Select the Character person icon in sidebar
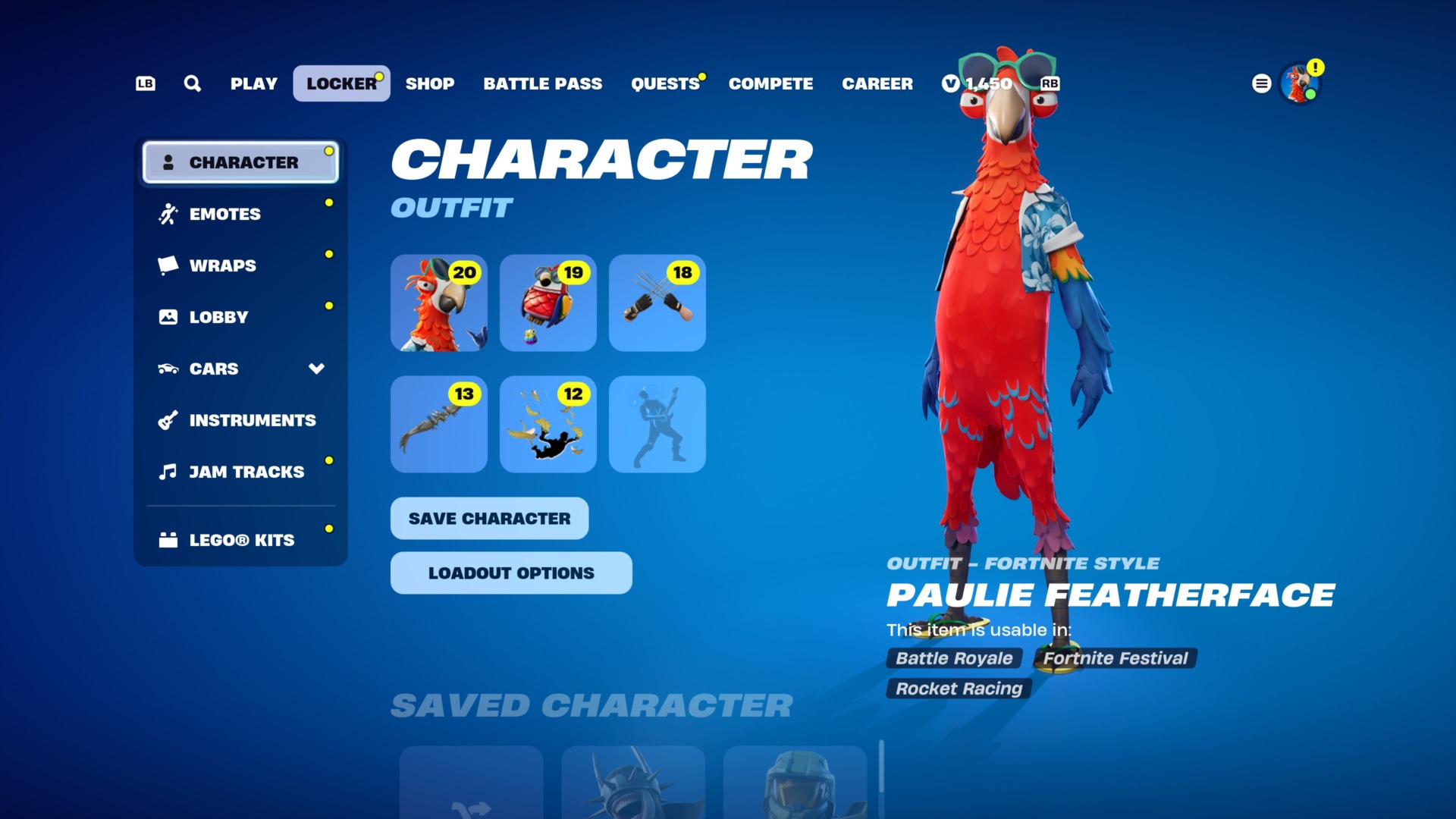Image resolution: width=1456 pixels, height=819 pixels. click(x=168, y=161)
